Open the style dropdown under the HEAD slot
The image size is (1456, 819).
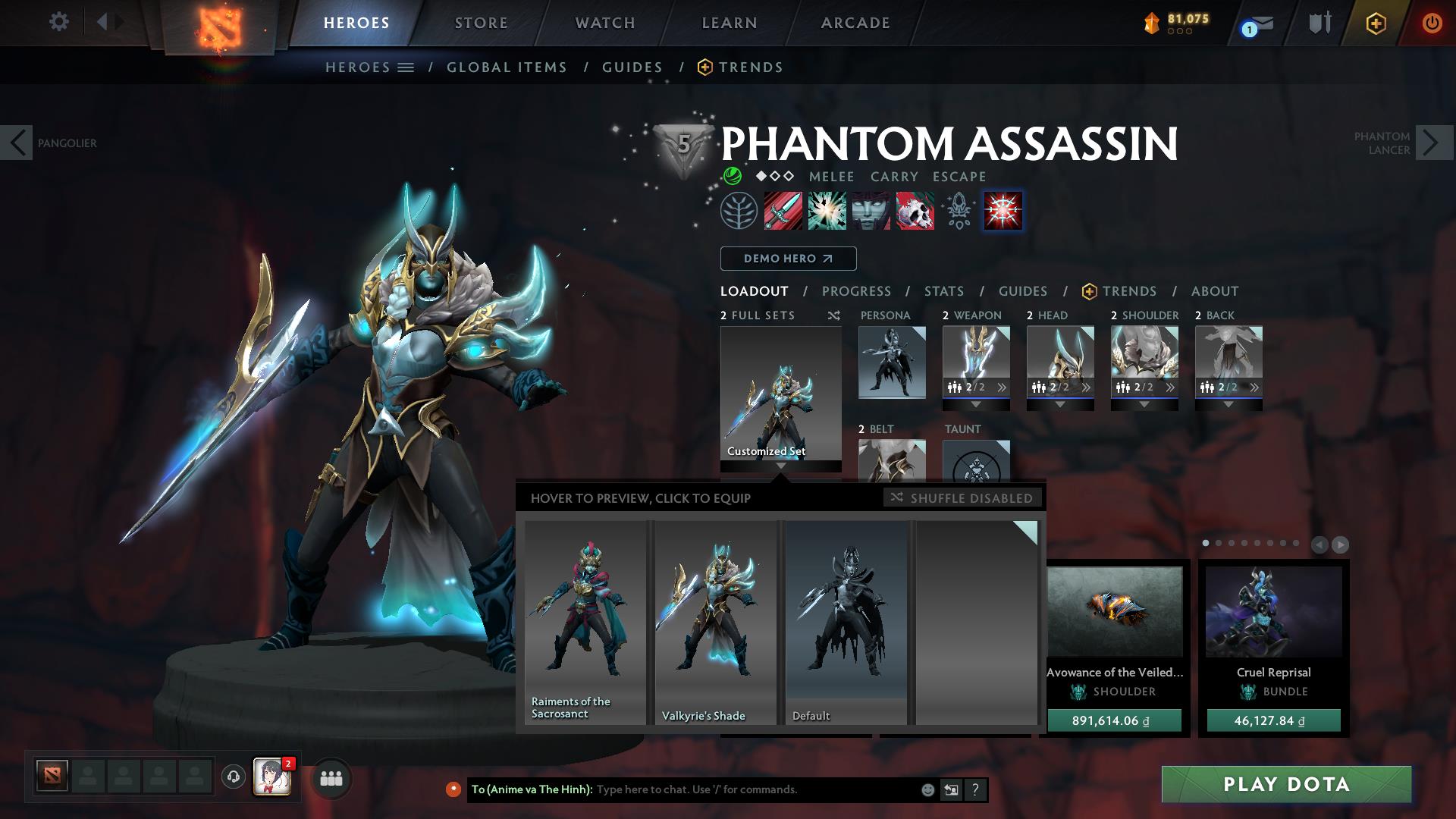coord(1059,404)
